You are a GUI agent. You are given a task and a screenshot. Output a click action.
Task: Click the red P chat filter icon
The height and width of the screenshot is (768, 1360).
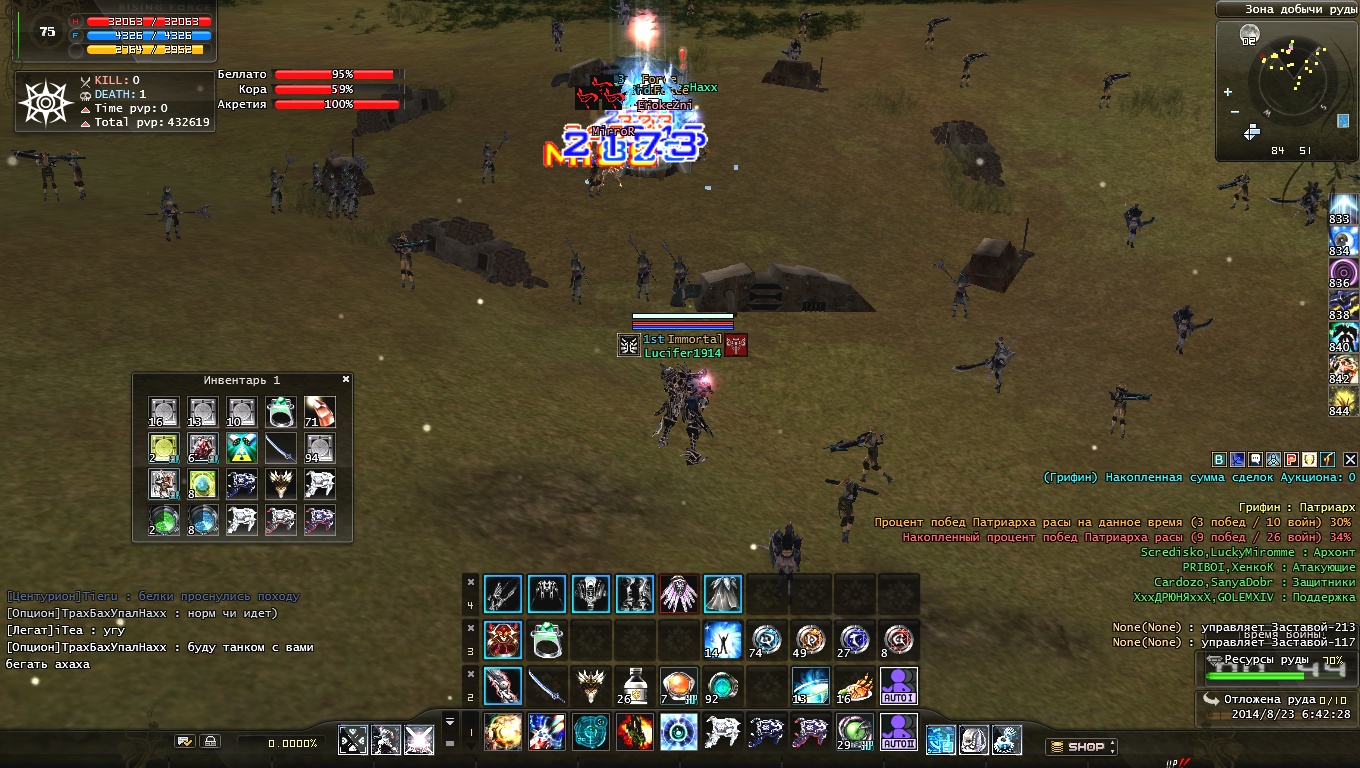[1291, 460]
